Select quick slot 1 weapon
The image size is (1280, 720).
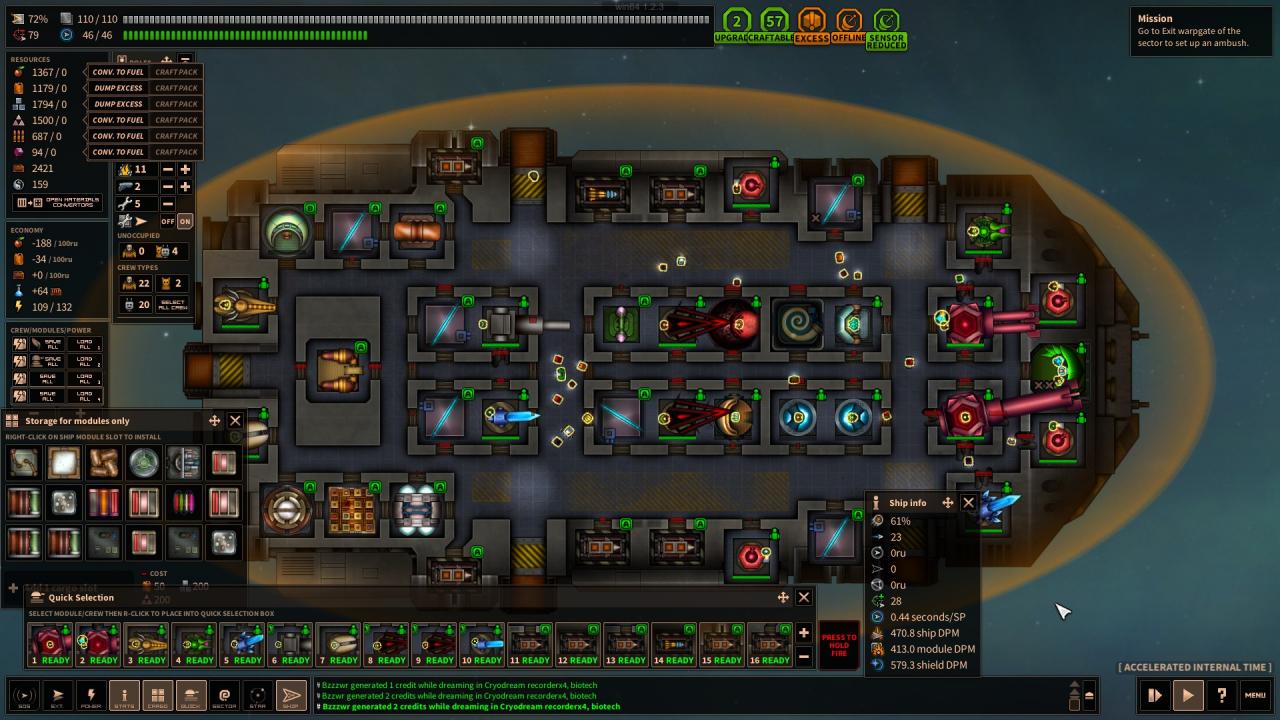tap(48, 645)
